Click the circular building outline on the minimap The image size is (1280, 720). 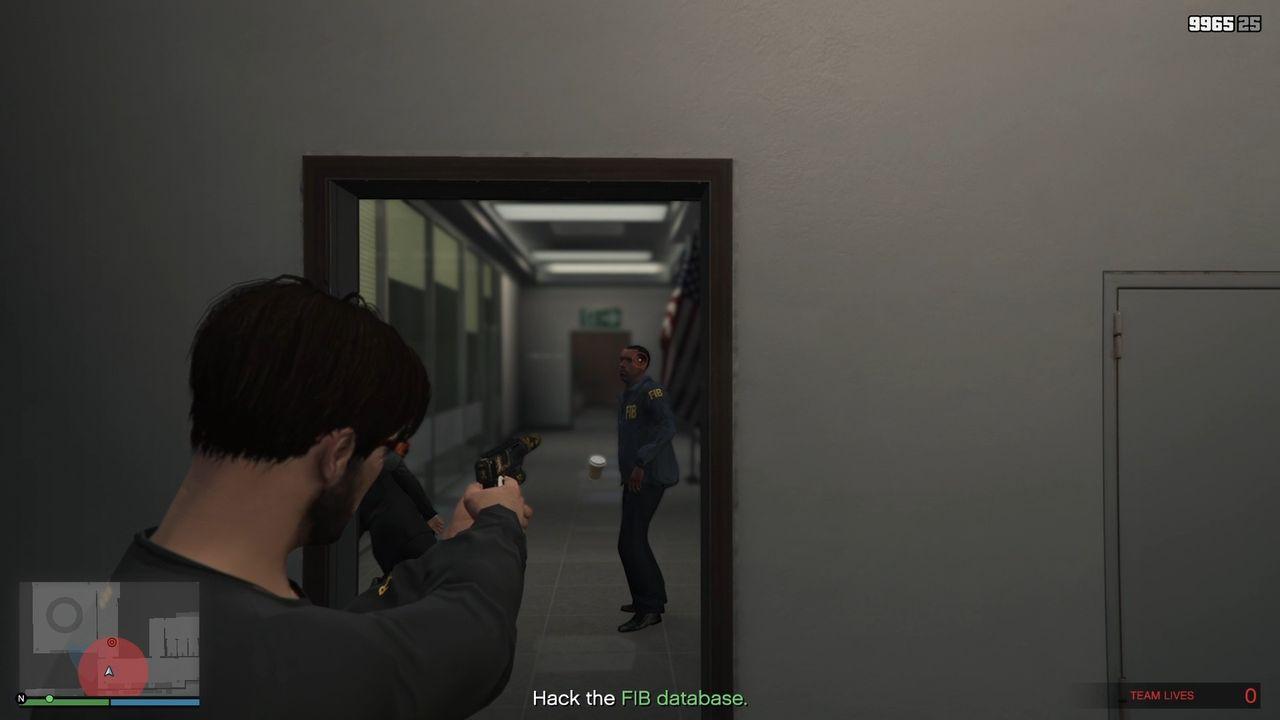click(x=63, y=612)
